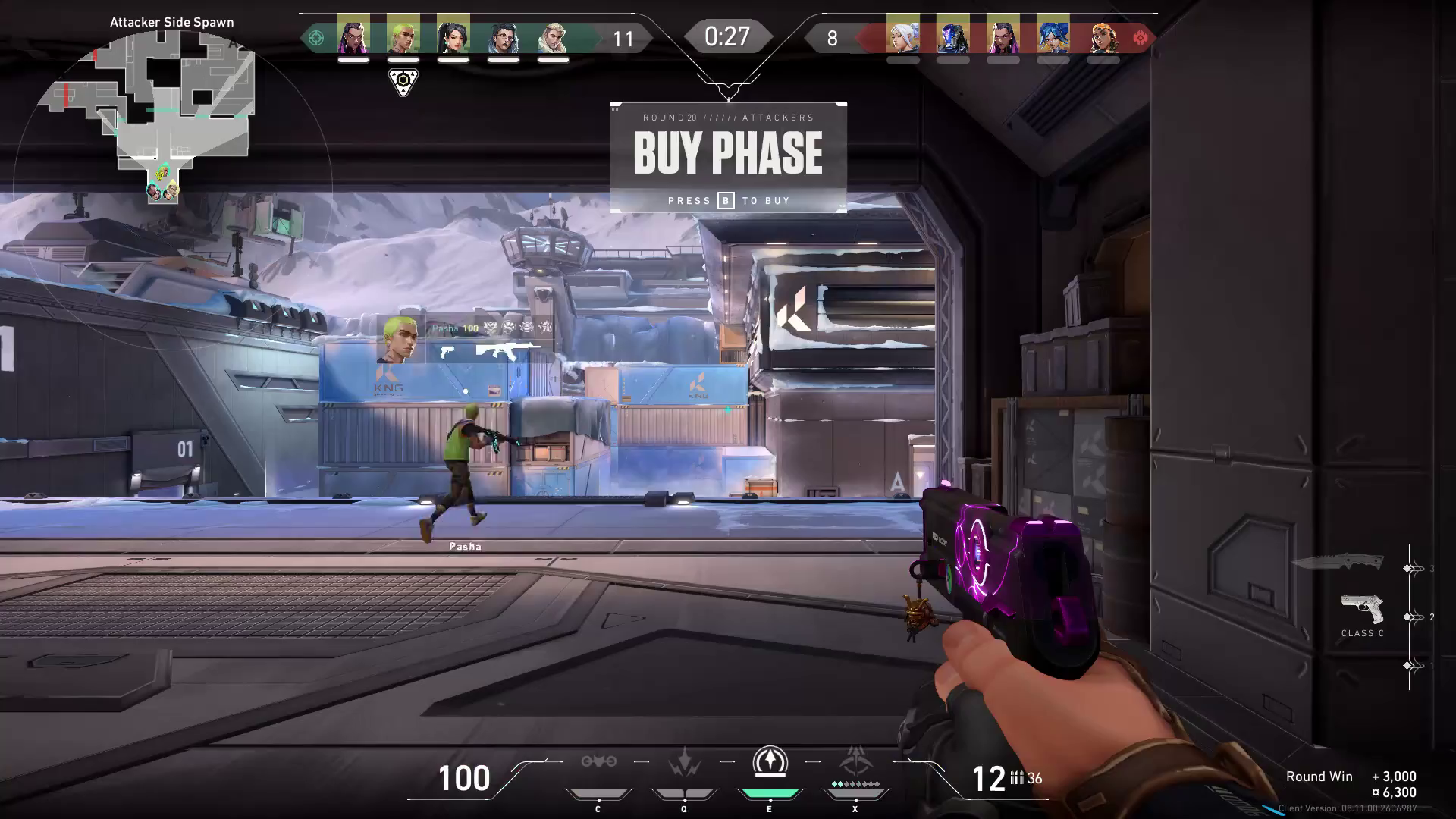Select Gekko's portrait on the attacking team

tap(403, 34)
